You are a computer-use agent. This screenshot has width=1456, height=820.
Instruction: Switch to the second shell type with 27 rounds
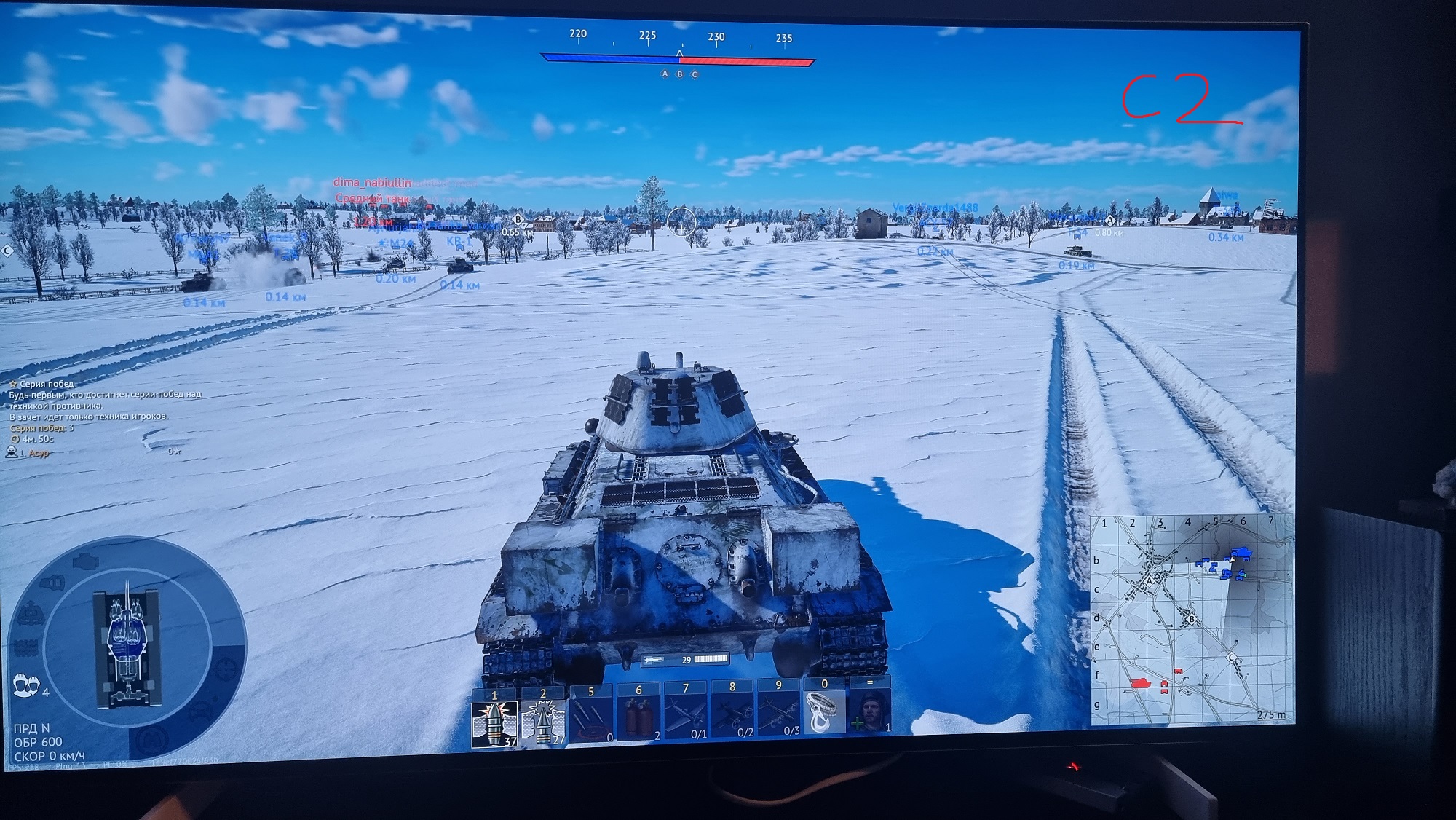[x=543, y=722]
